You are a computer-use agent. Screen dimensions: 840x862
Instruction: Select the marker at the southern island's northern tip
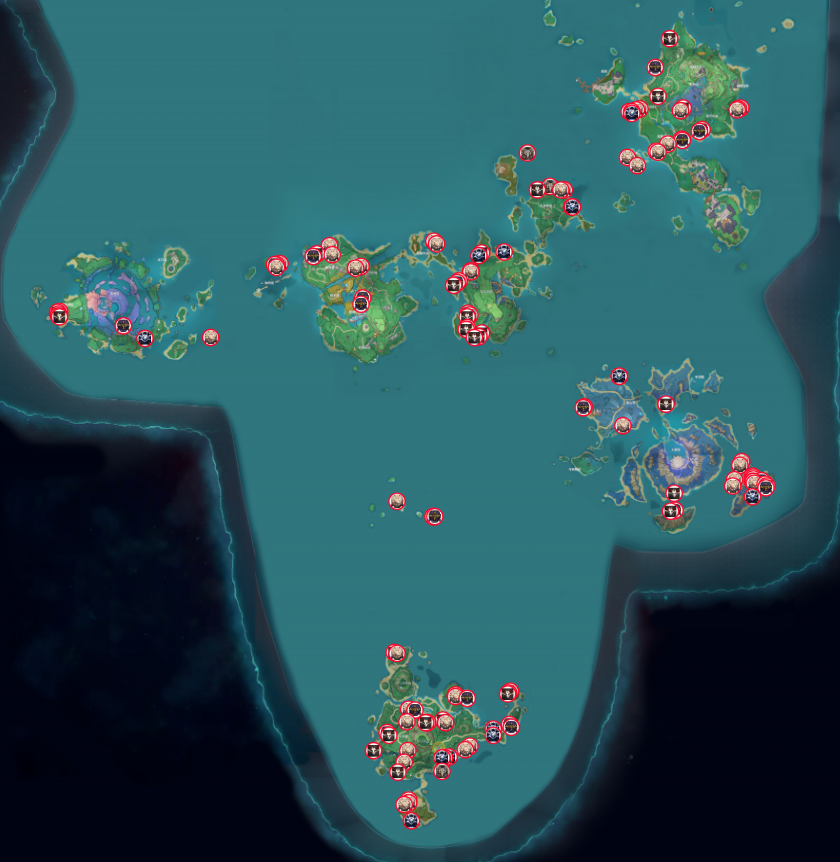point(396,654)
